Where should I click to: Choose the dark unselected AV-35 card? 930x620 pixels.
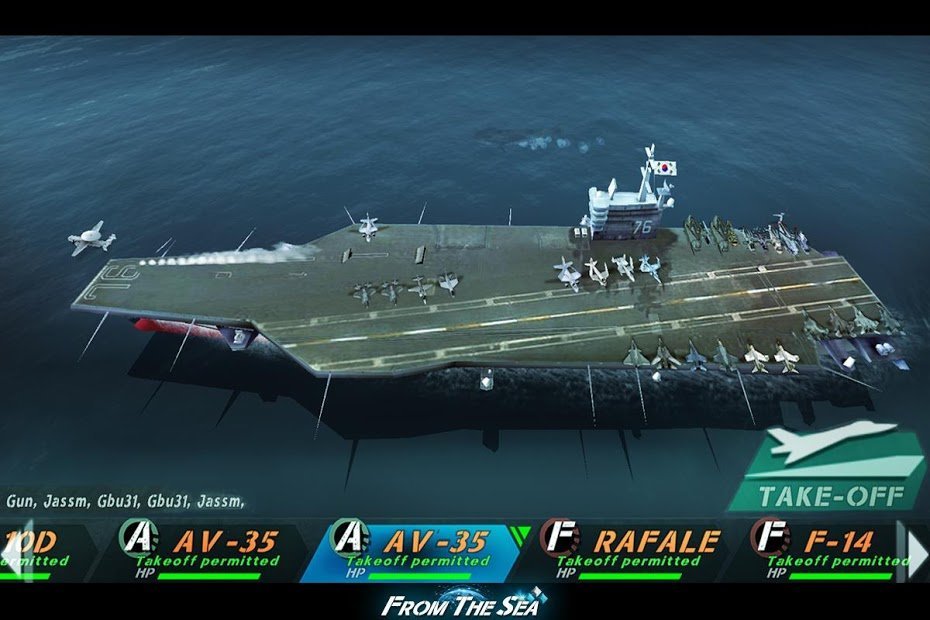212,551
